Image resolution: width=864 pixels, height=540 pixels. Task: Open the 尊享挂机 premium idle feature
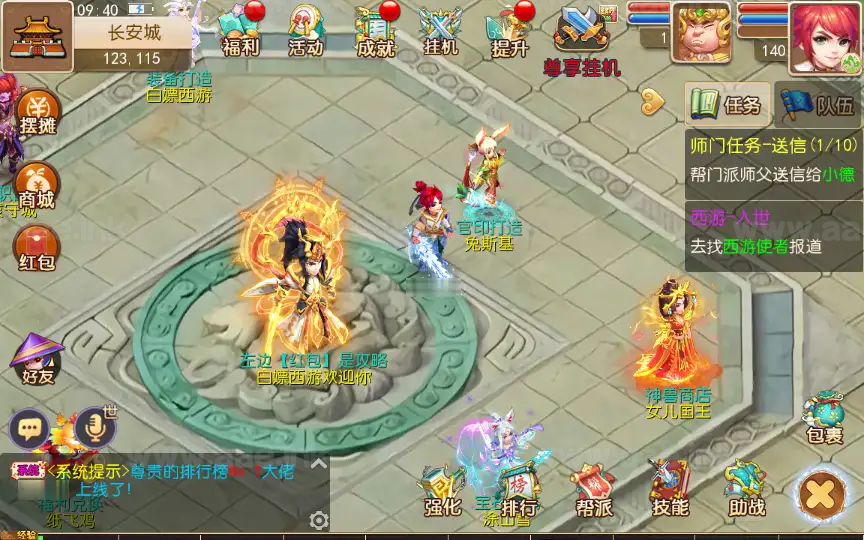(582, 38)
